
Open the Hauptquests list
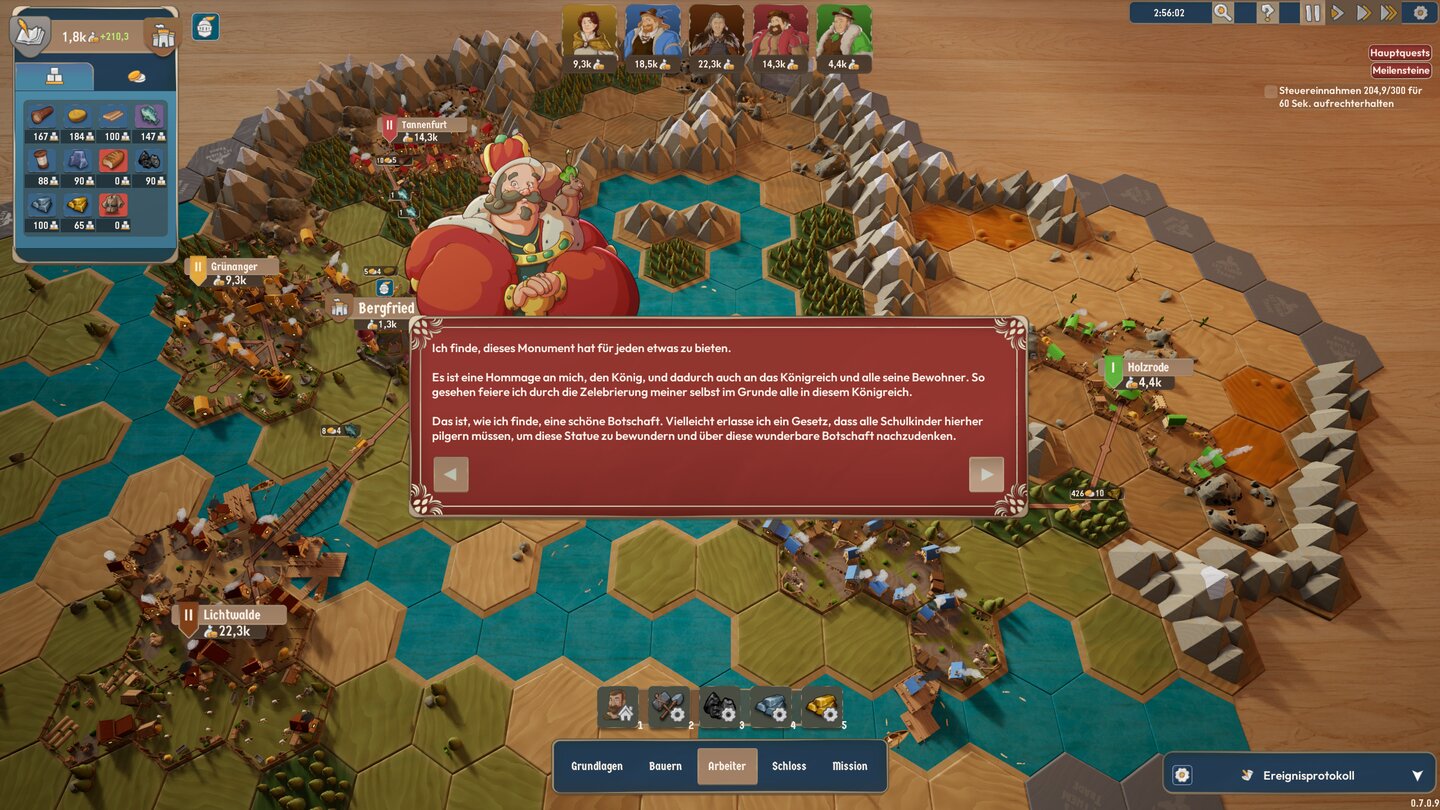[1399, 53]
